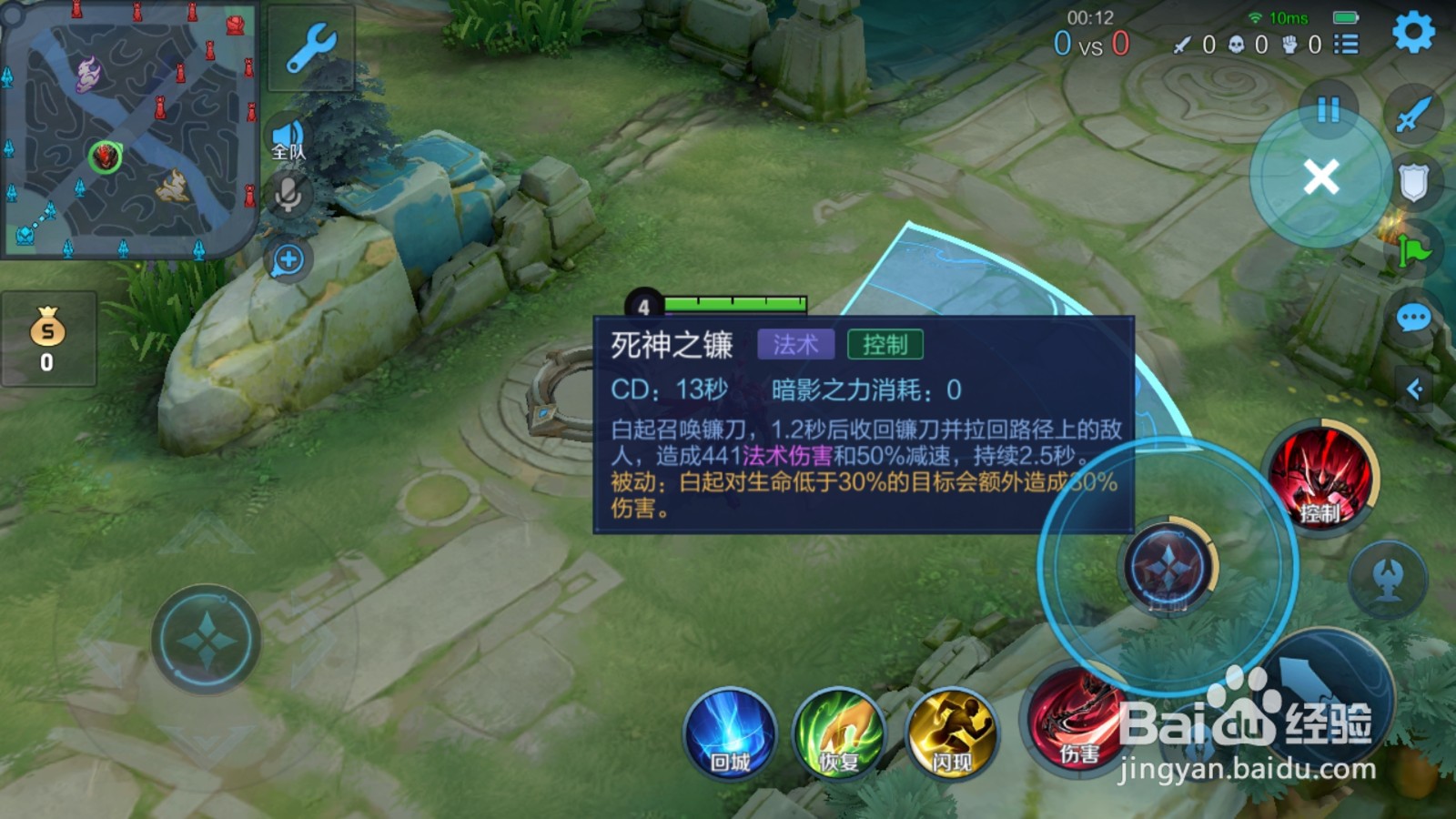The width and height of the screenshot is (1456, 819).
Task: Open the scoreboard list icon
Action: pyautogui.click(x=1343, y=42)
